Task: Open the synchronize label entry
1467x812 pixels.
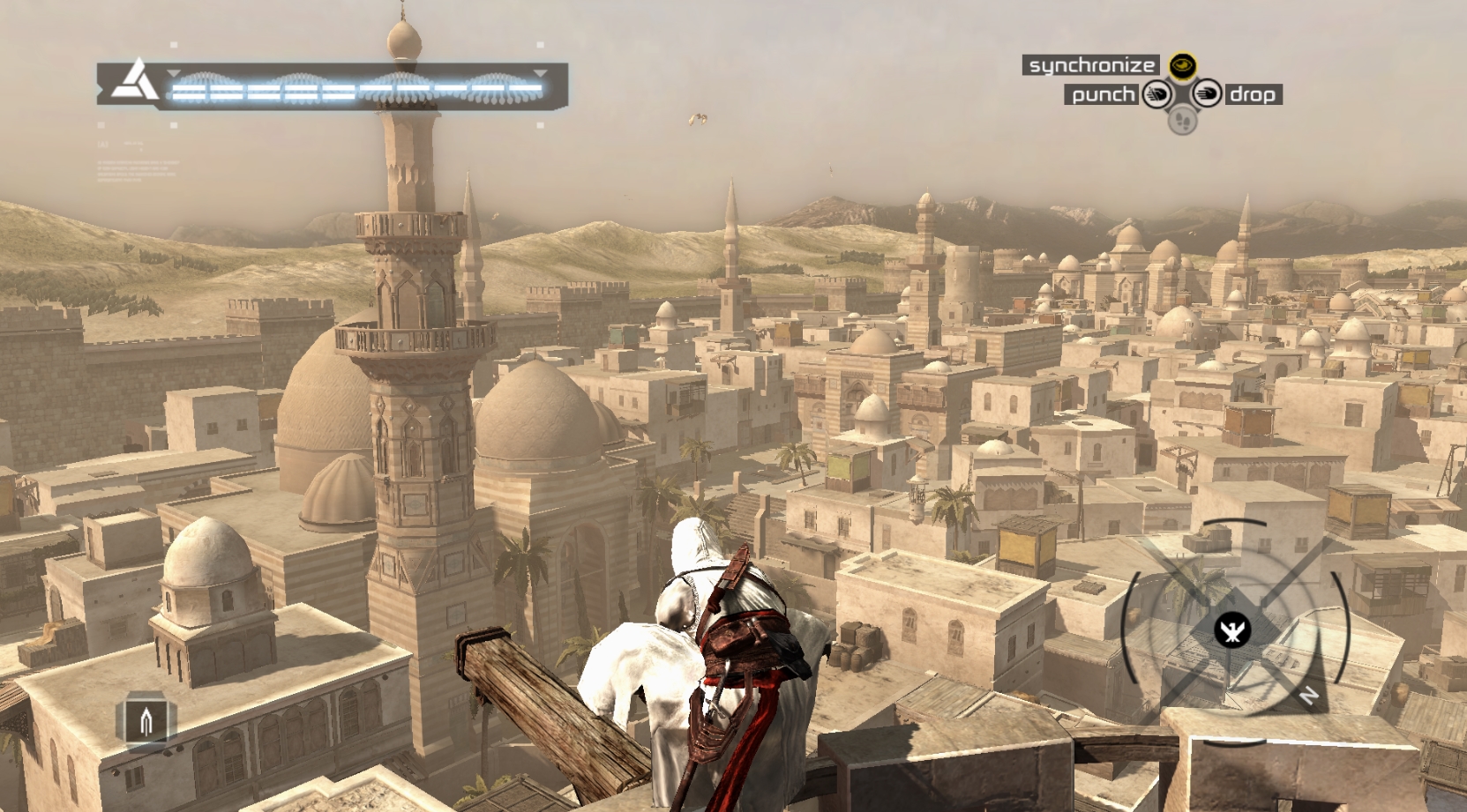Action: pyautogui.click(x=1092, y=64)
